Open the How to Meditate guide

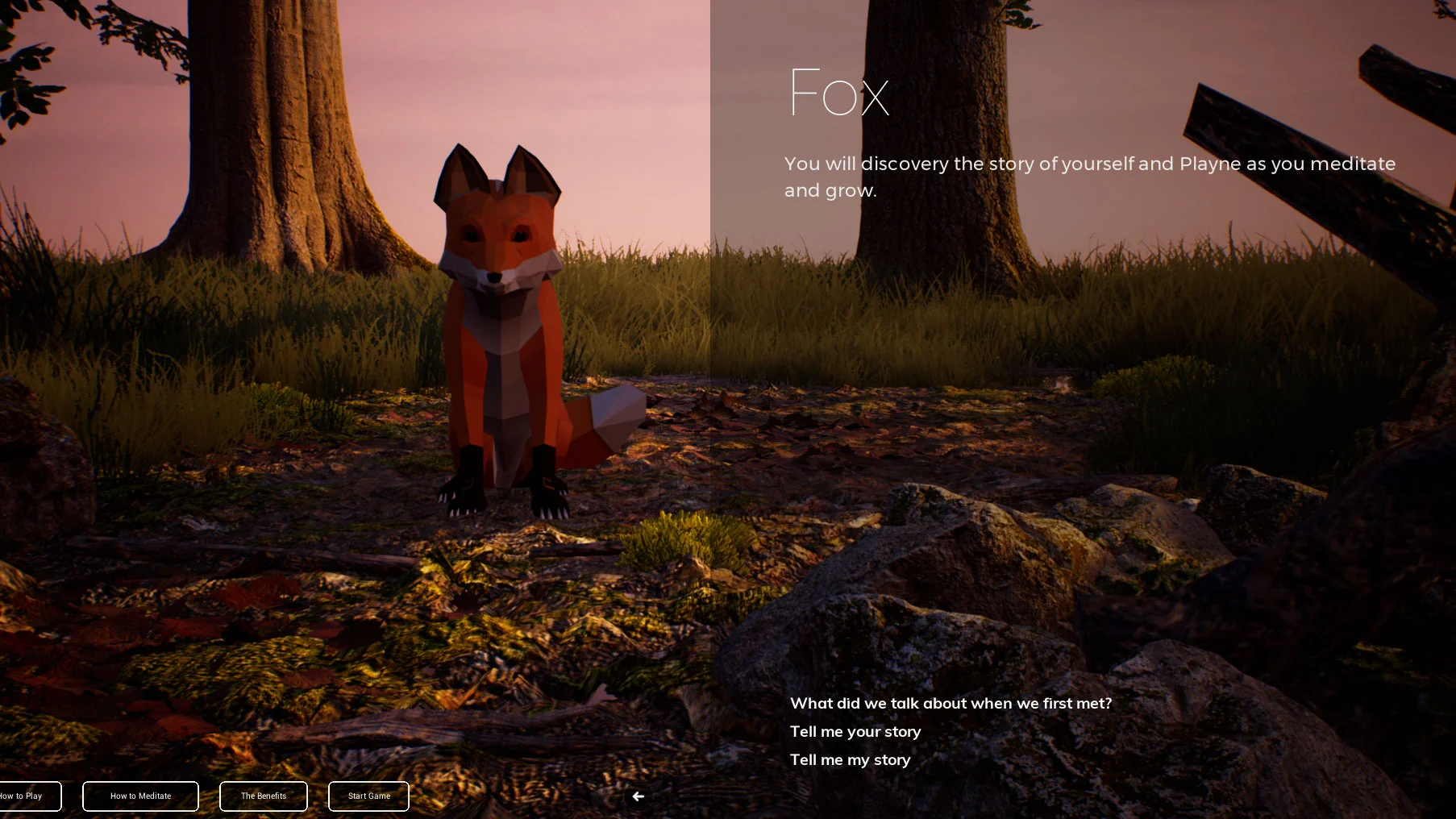[x=139, y=796]
